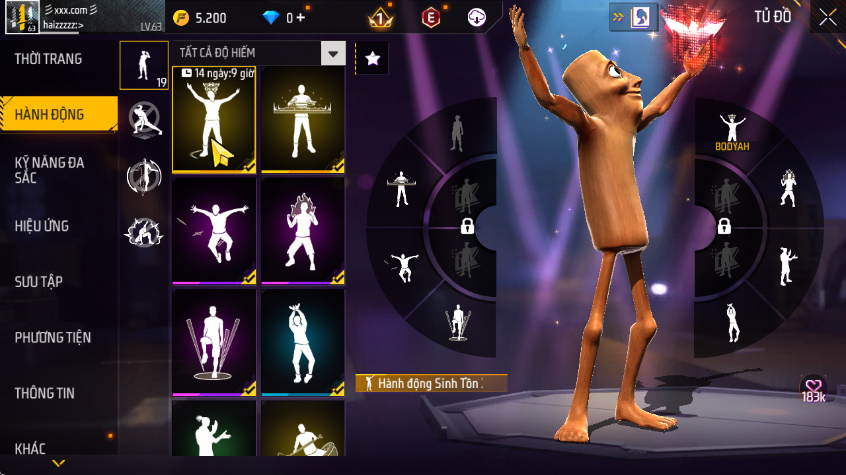Select the Kỹ Năng Đa Sắc menu entry
The image size is (846, 475).
click(48, 169)
